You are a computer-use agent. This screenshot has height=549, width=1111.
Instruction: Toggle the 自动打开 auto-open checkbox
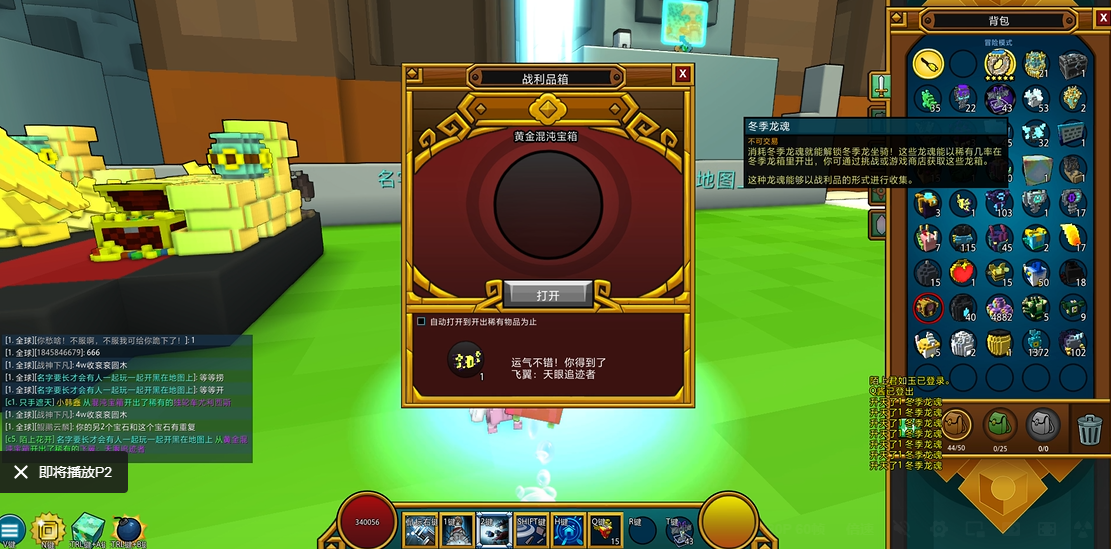click(x=421, y=322)
